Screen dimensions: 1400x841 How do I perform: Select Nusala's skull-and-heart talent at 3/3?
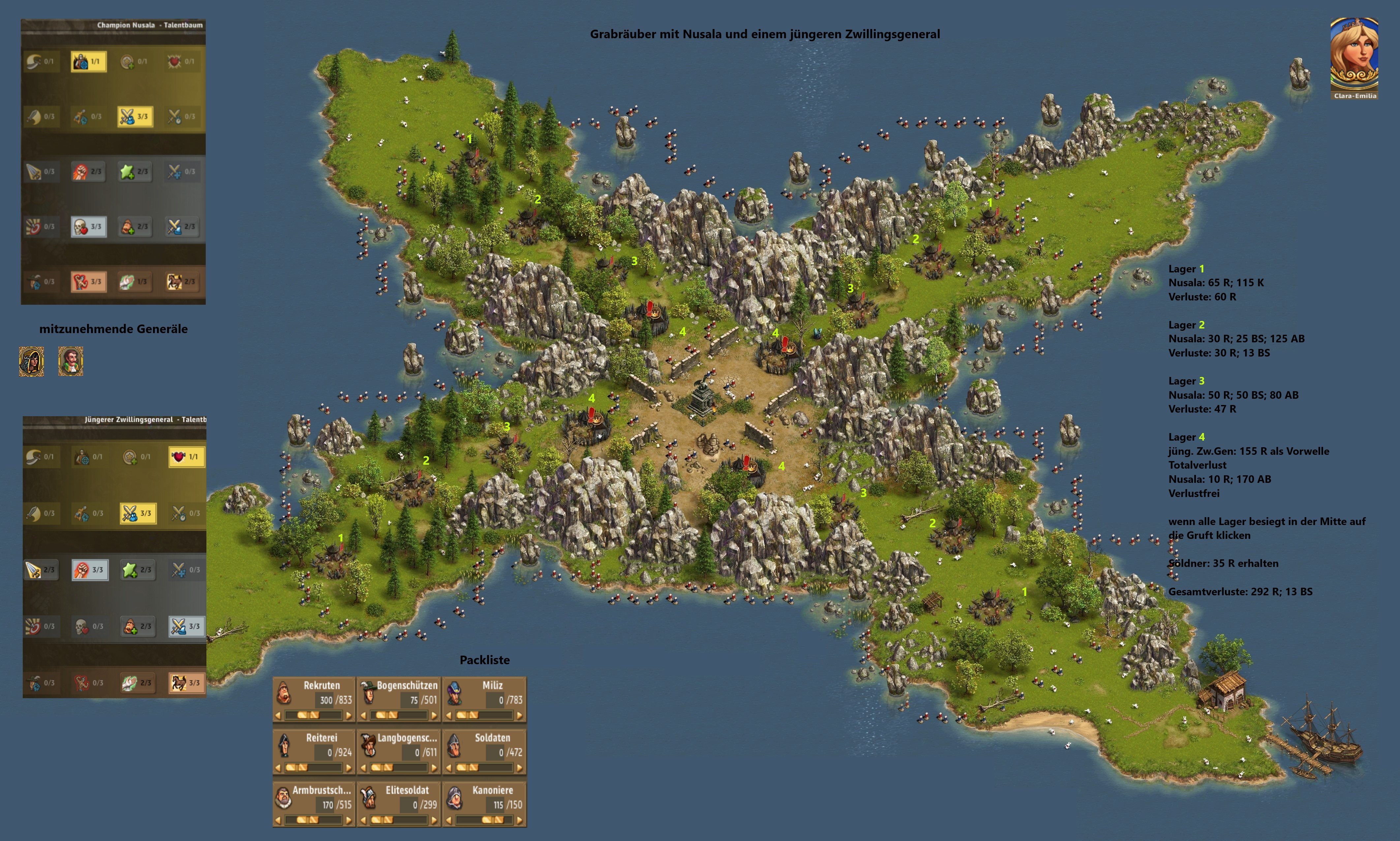88,227
